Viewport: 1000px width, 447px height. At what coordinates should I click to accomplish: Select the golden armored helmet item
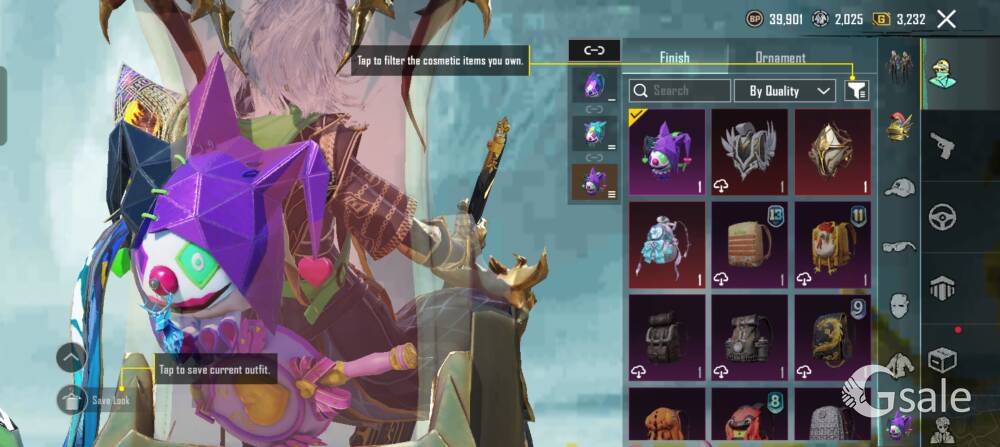(832, 151)
